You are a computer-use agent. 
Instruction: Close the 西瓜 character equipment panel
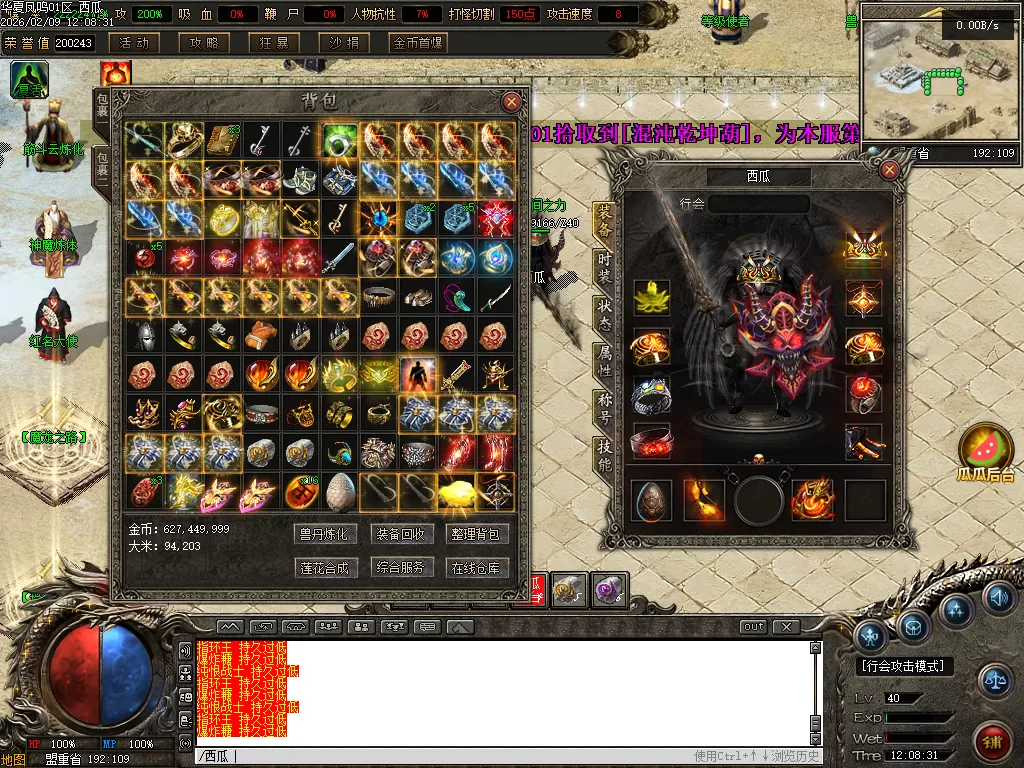click(889, 170)
